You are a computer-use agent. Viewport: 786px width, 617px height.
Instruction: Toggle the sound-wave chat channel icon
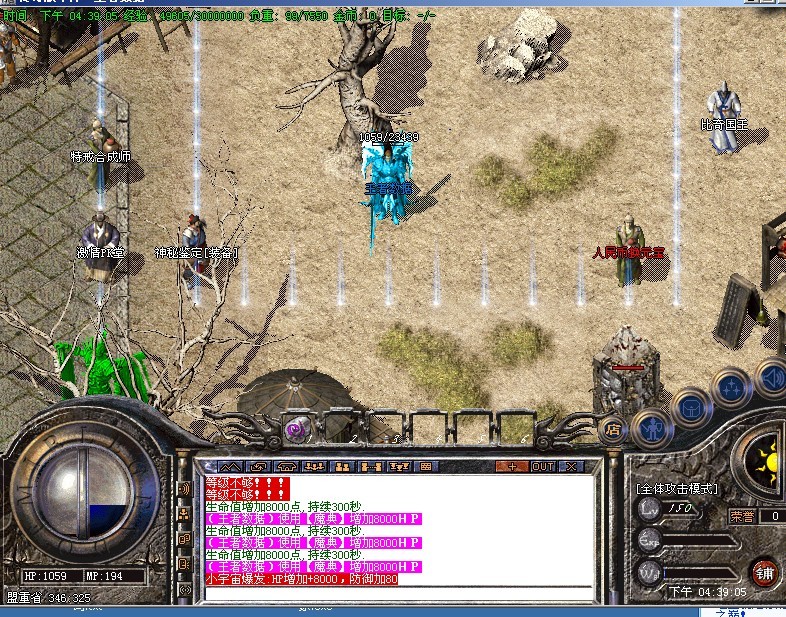click(184, 488)
